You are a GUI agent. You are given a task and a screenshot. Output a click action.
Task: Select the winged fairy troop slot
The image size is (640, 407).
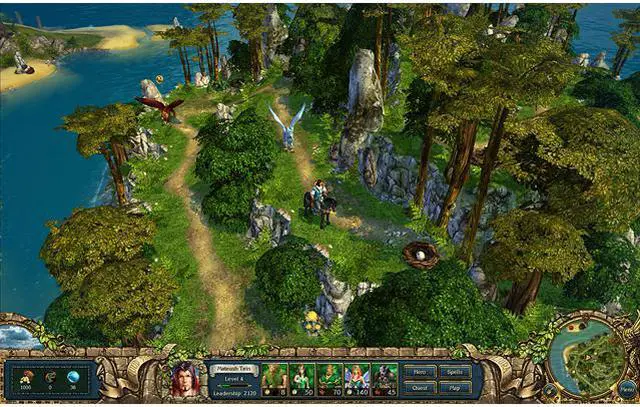tap(357, 380)
